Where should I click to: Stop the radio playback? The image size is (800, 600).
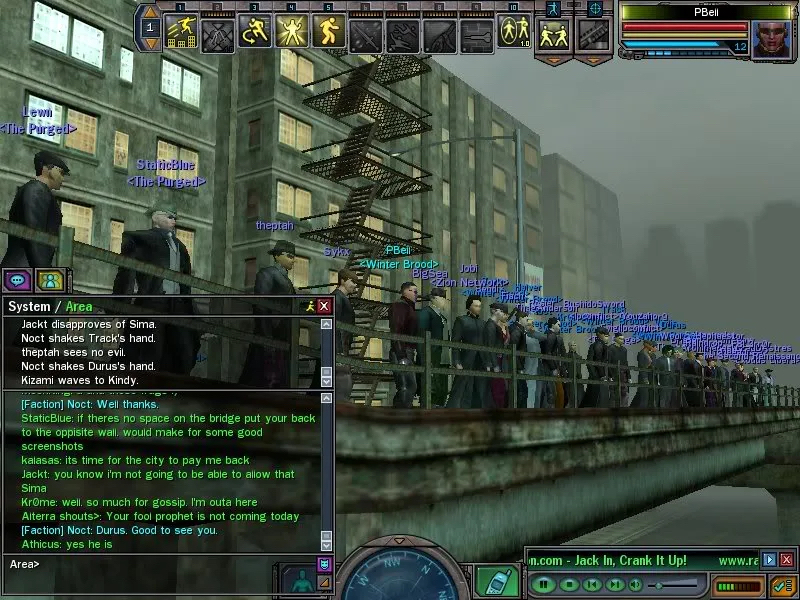point(568,583)
